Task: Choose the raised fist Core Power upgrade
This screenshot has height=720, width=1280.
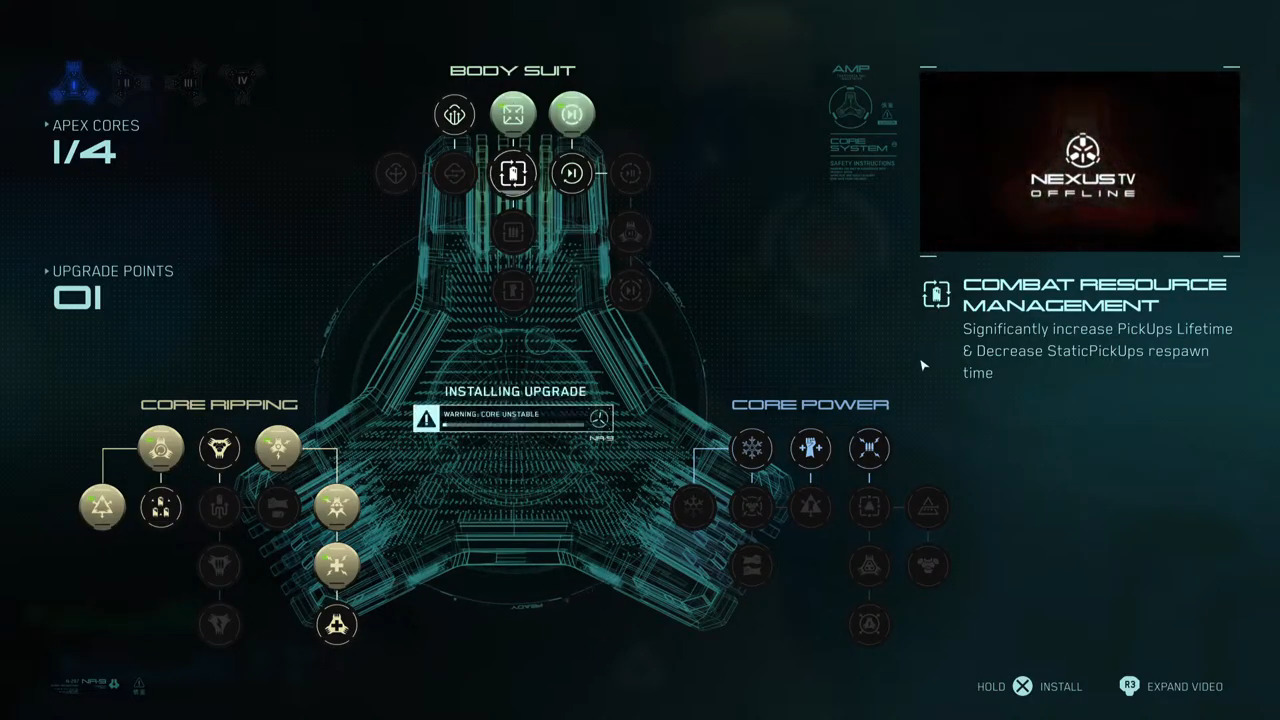Action: pyautogui.click(x=810, y=448)
